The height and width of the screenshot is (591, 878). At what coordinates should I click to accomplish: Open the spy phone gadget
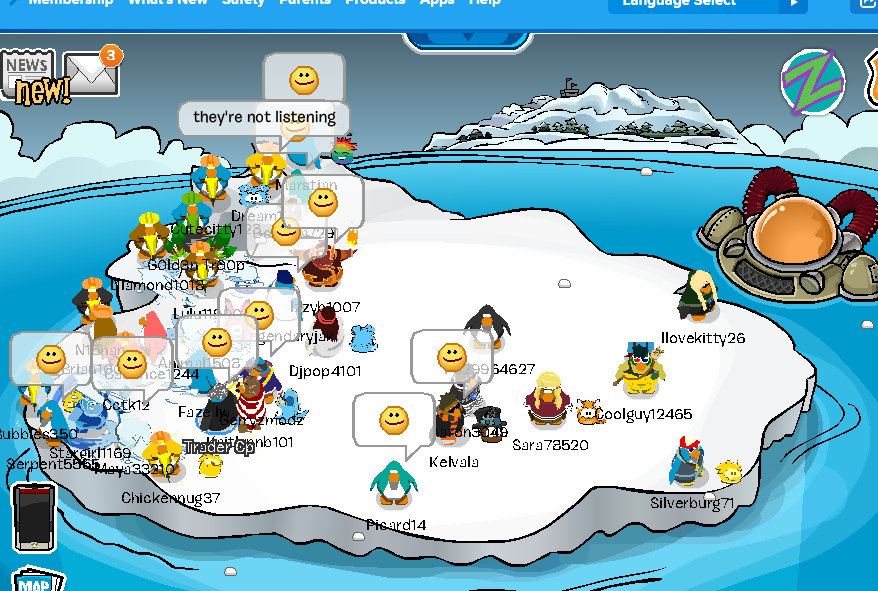point(33,515)
